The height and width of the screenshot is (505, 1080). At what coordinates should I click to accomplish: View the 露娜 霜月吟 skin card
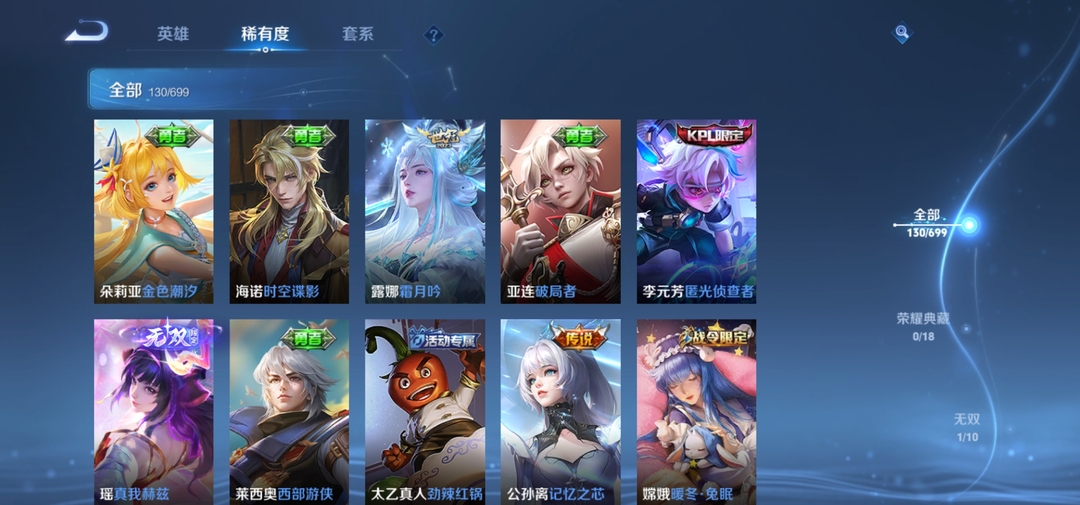point(425,211)
